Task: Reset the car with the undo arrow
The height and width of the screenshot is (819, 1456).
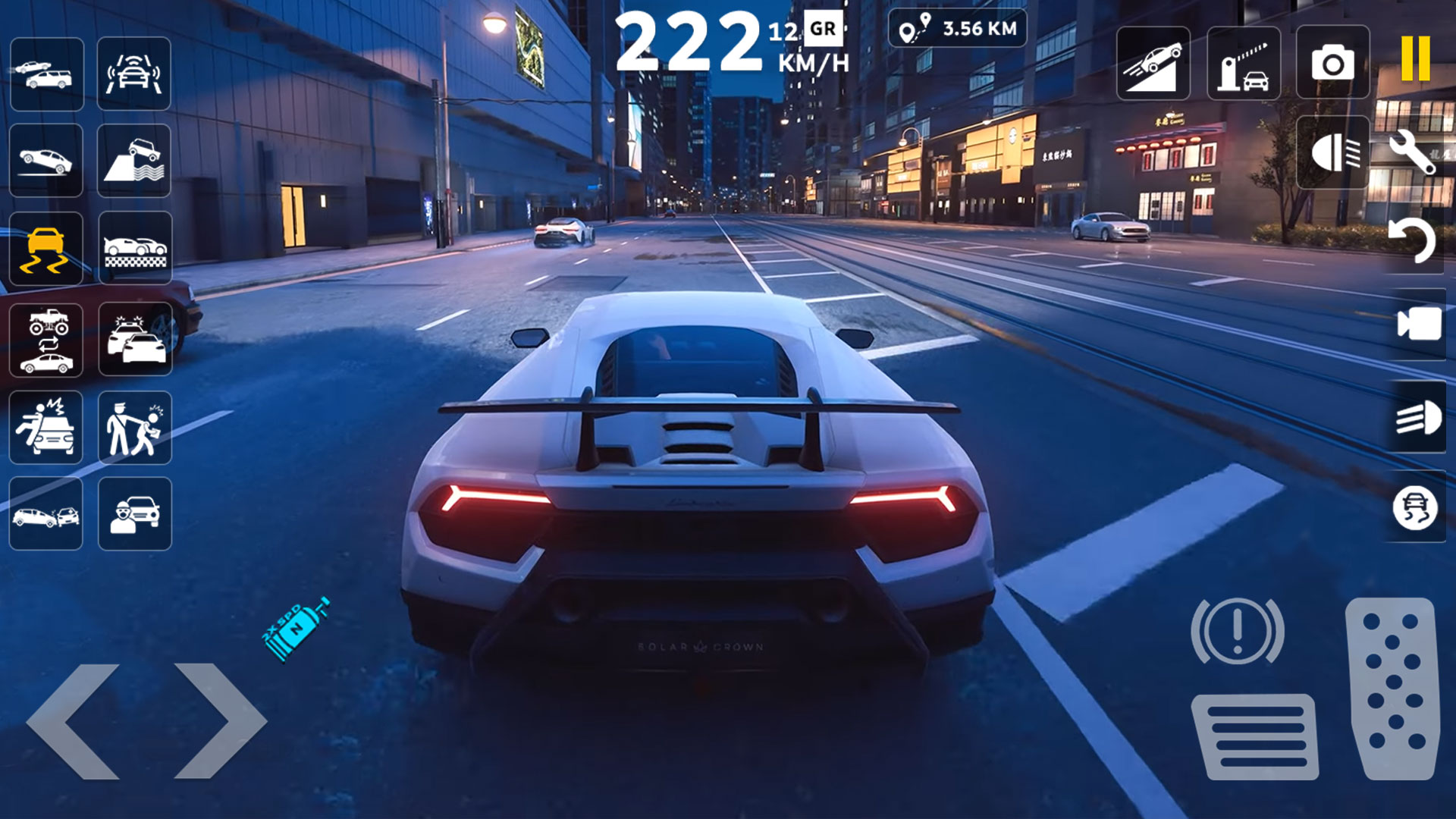Action: (x=1413, y=241)
